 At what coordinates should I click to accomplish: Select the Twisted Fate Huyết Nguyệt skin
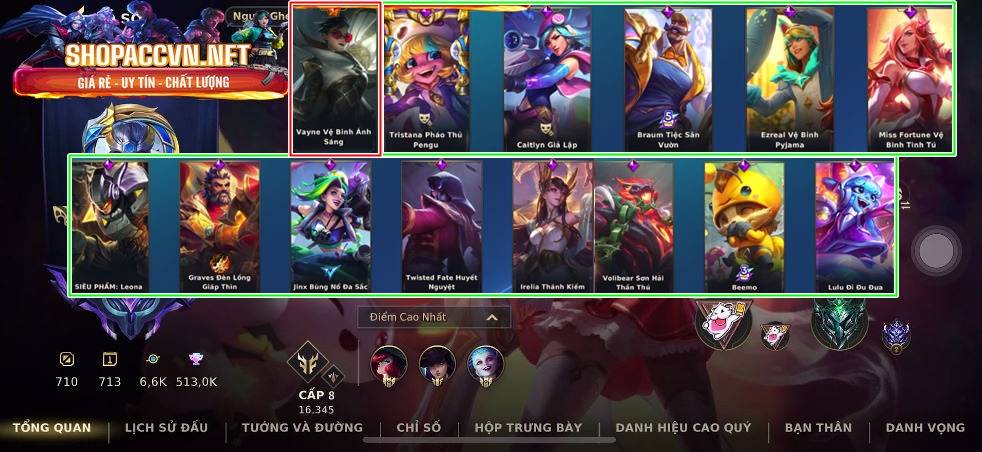coord(442,225)
